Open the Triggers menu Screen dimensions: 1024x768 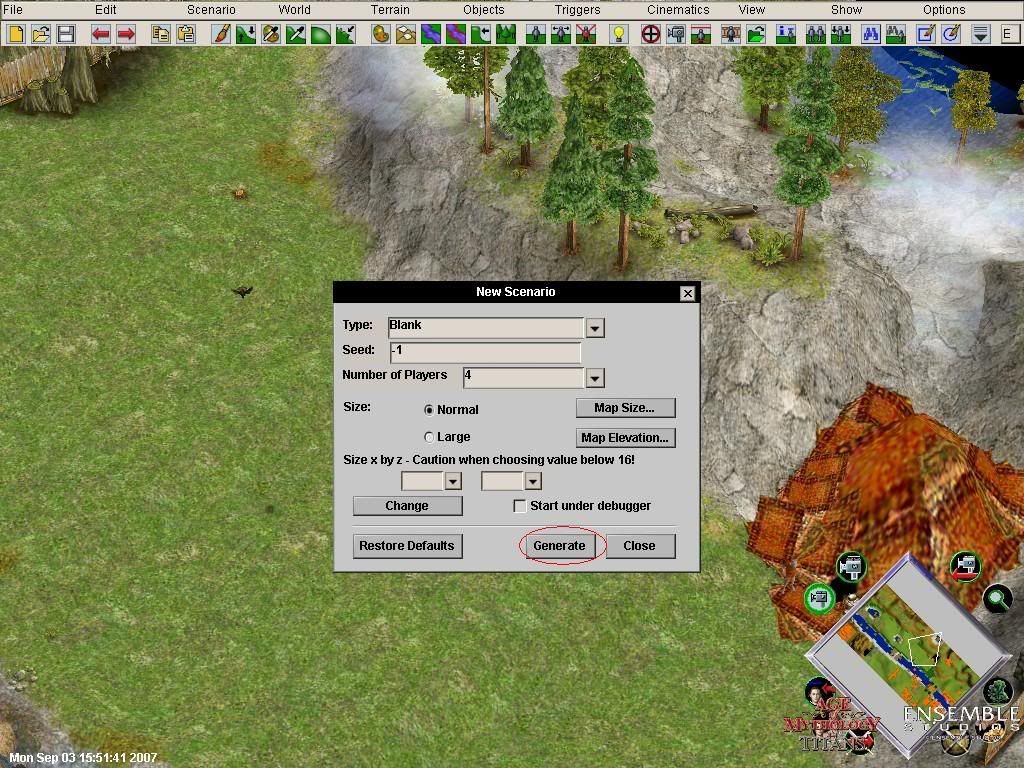pyautogui.click(x=578, y=10)
